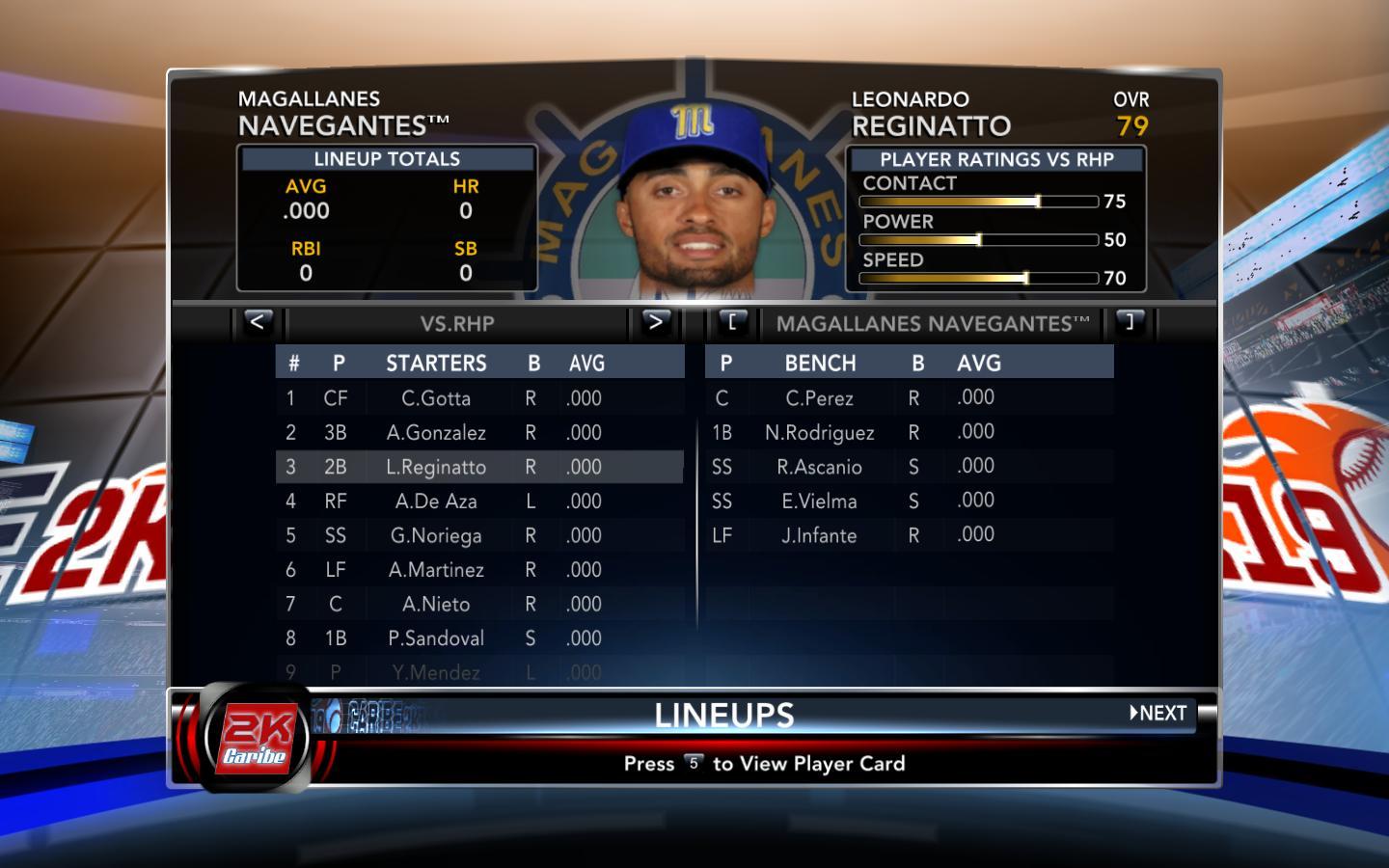Choose left fielder A.Martinez
This screenshot has width=1389, height=868.
(x=436, y=570)
